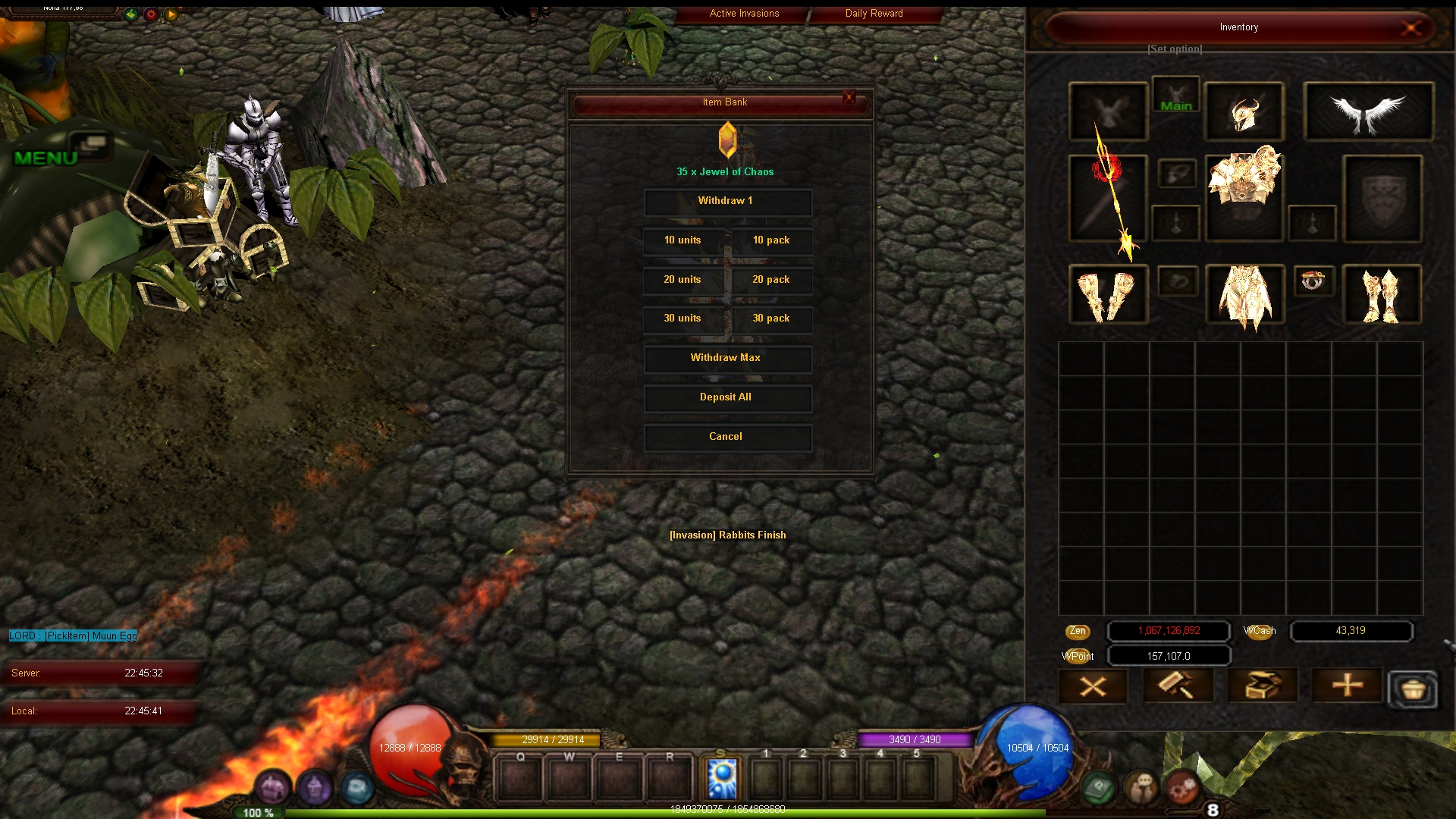Click the Zen amount field in inventory
1456x819 pixels.
pos(1168,631)
